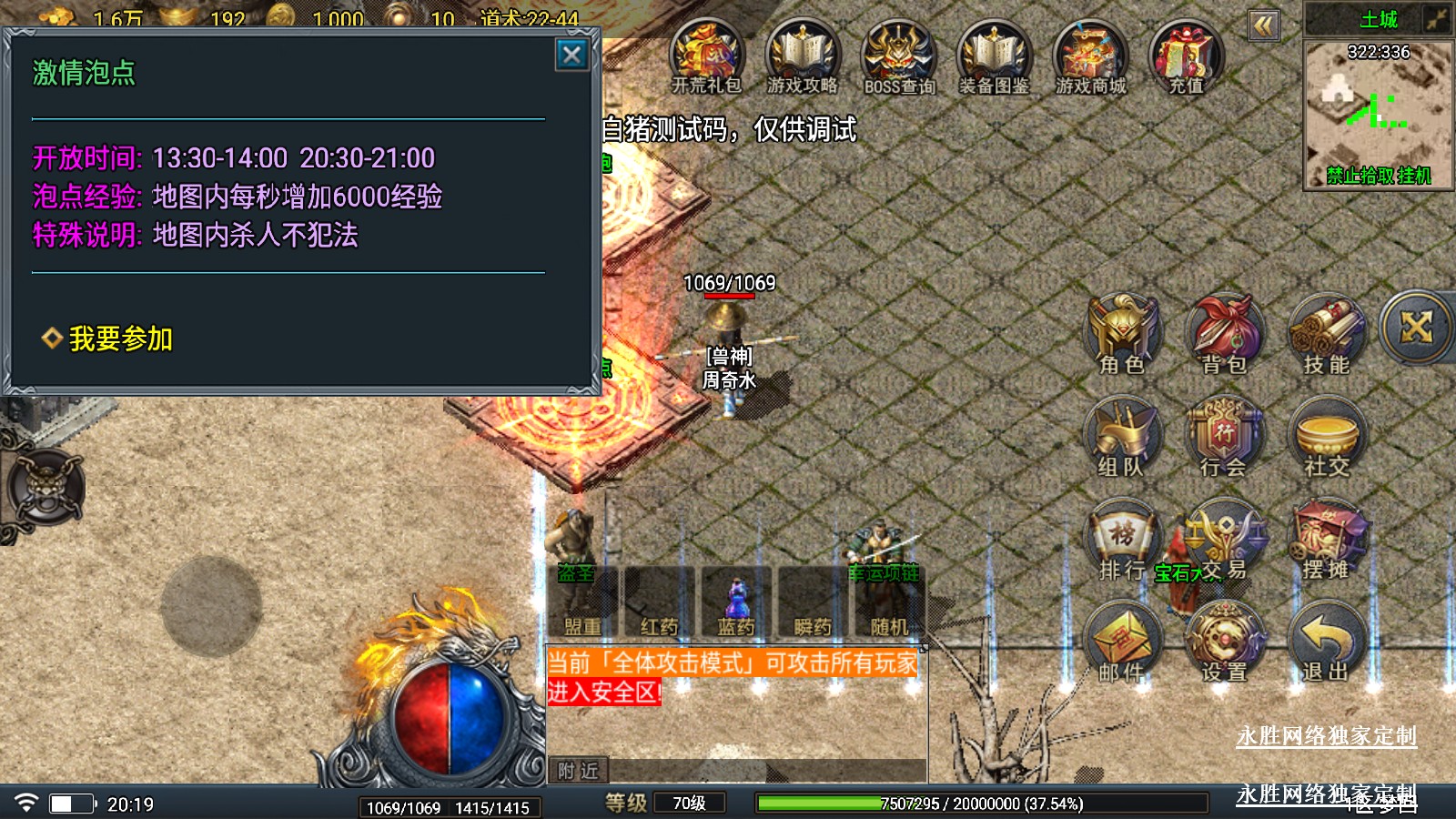Open the 组队 team panel
The image size is (1456, 819).
coord(1121,436)
